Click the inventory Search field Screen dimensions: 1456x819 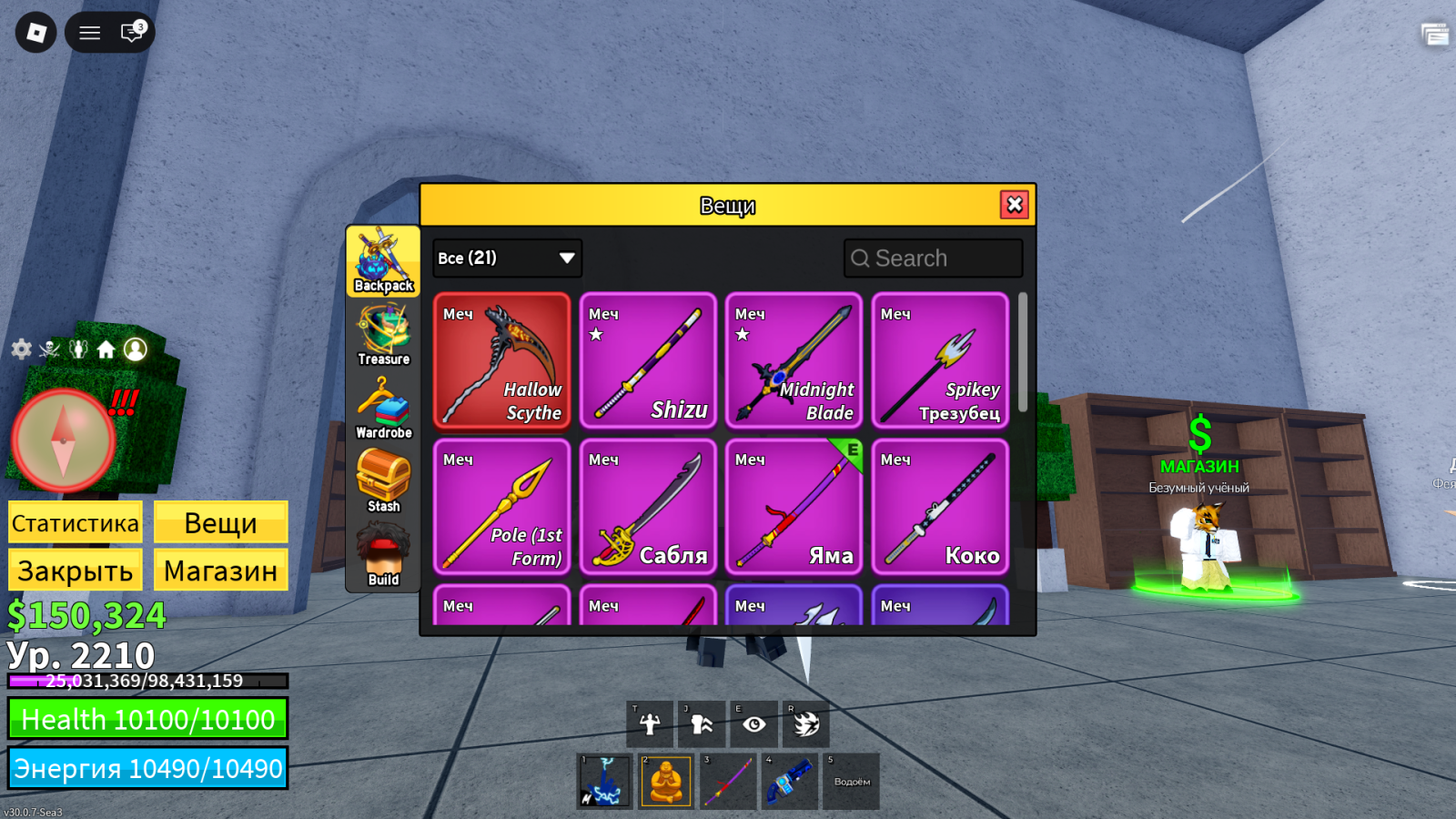point(934,258)
